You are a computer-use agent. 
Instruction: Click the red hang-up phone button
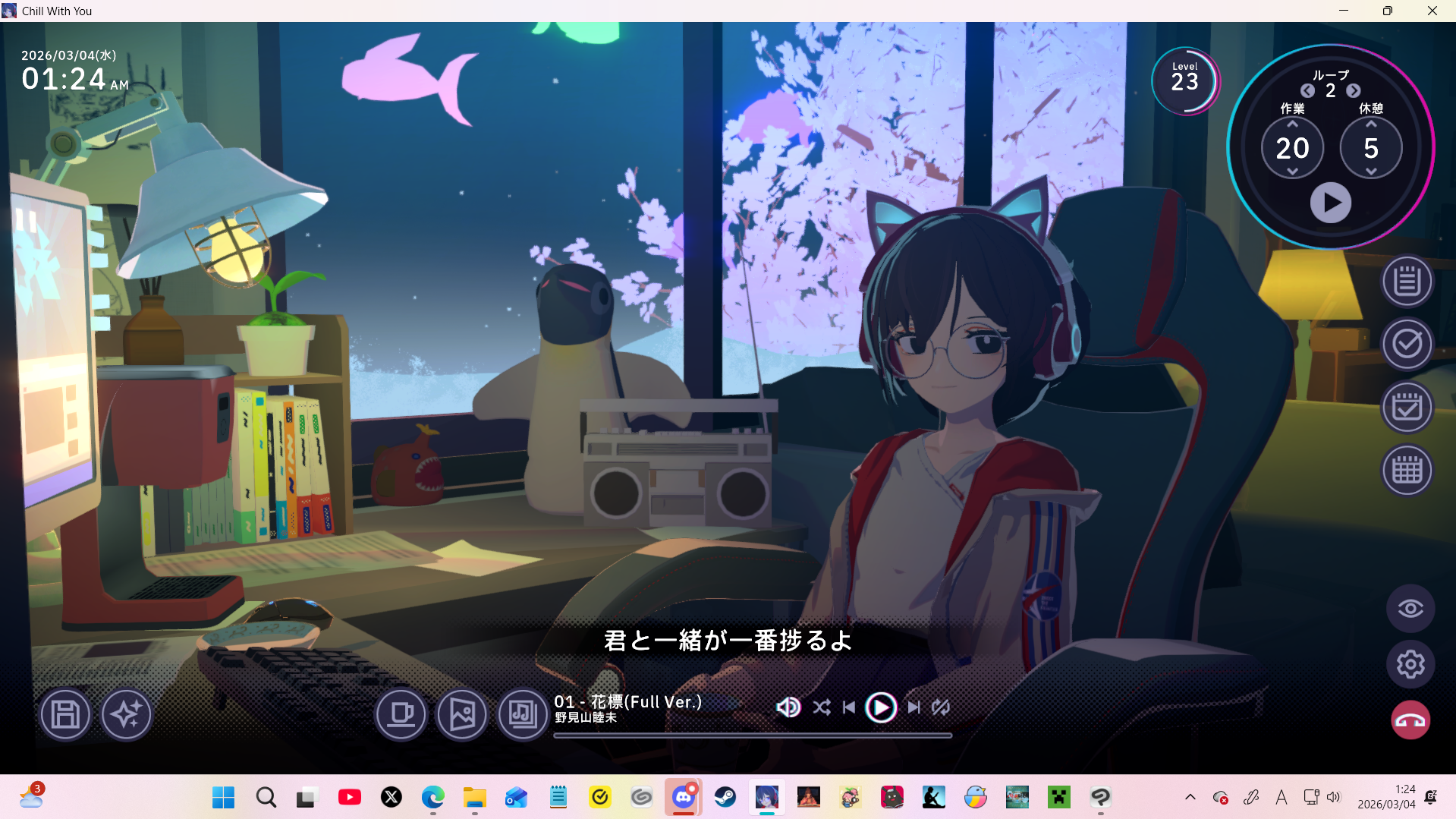click(x=1410, y=720)
